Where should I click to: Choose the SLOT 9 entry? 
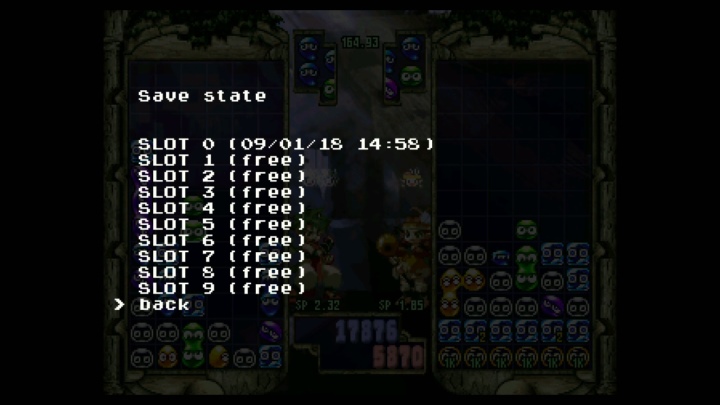[222, 288]
